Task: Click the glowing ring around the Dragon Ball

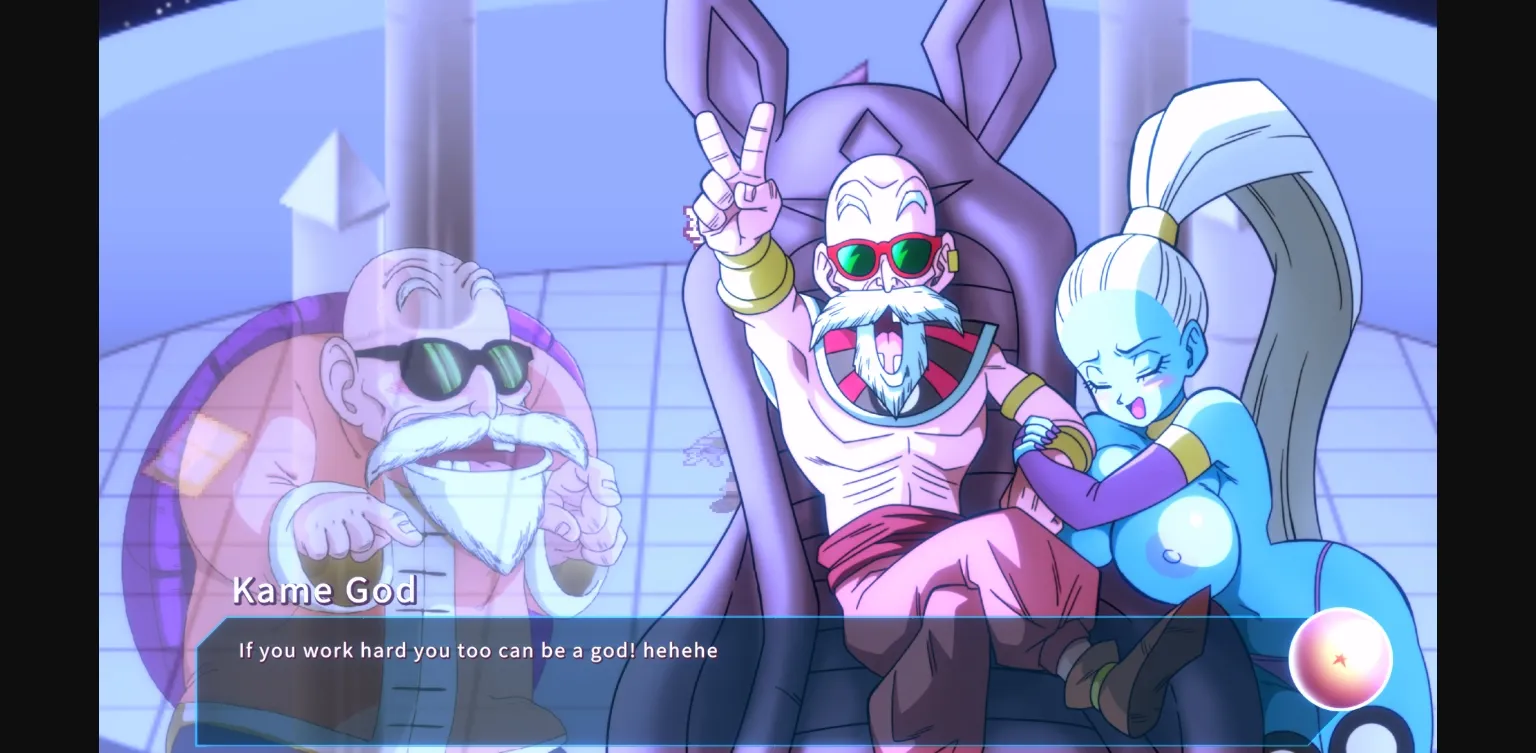Action: click(1340, 610)
